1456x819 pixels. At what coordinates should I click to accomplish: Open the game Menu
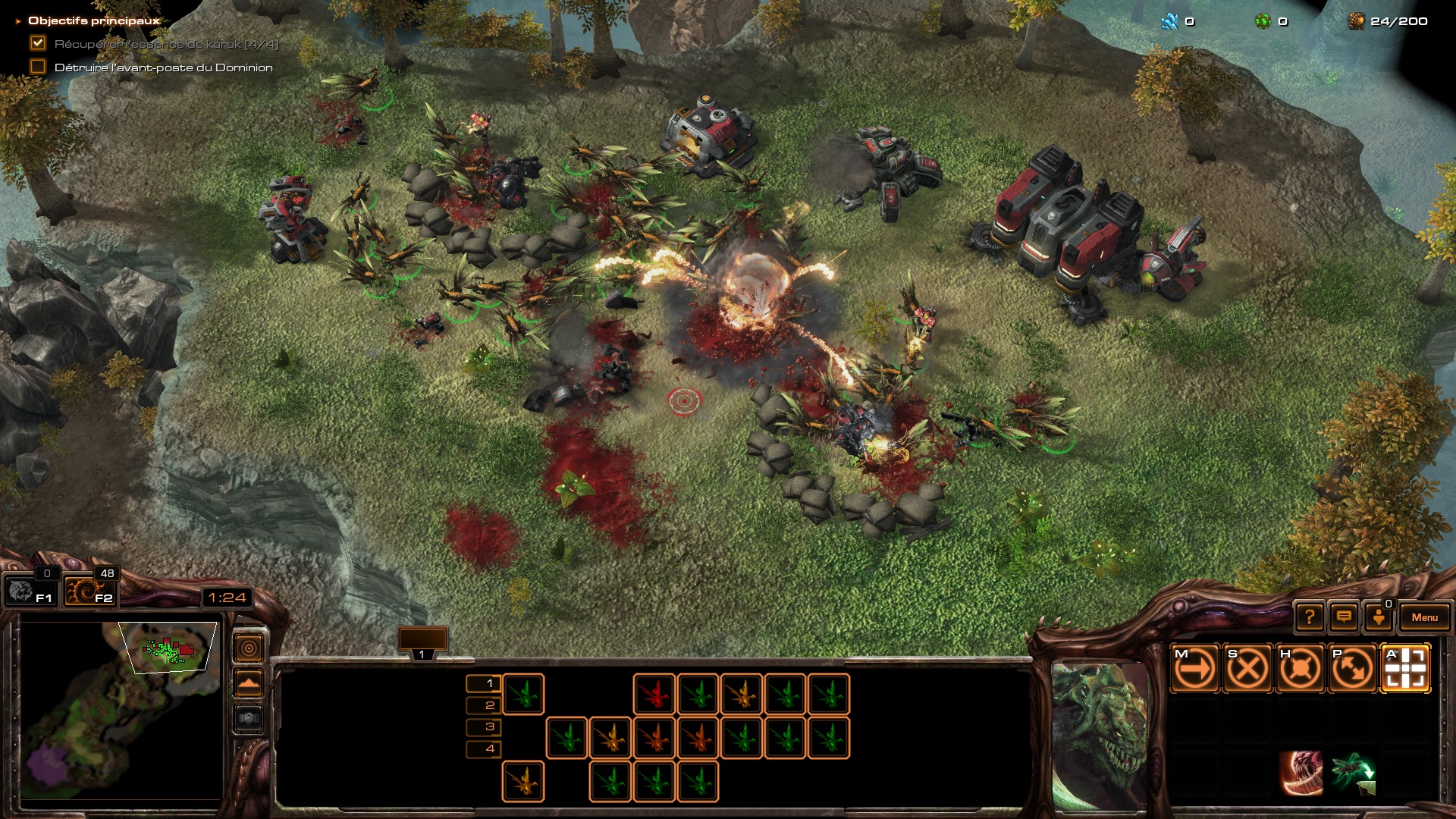(x=1424, y=617)
